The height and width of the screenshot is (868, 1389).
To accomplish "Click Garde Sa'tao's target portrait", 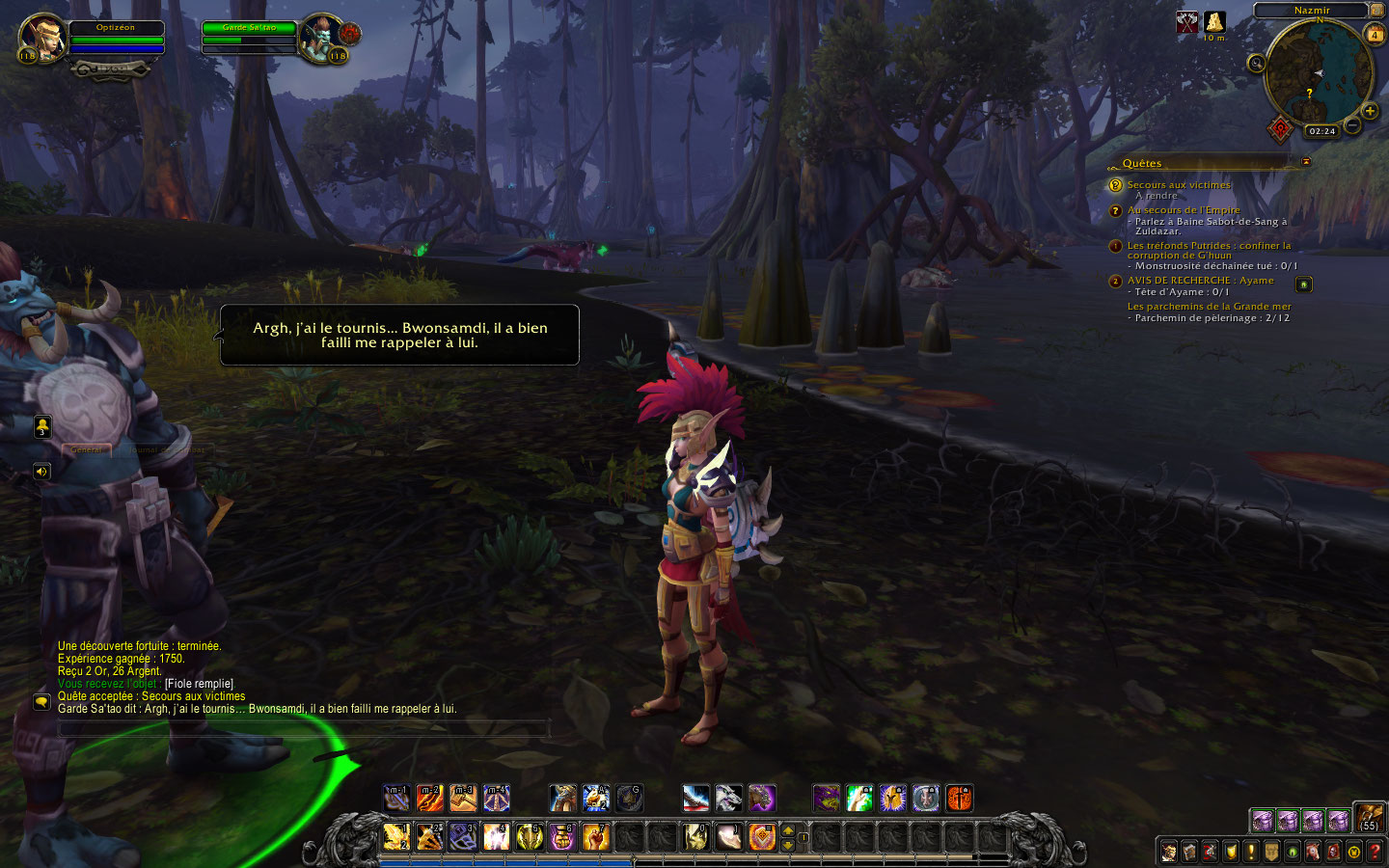I will (319, 38).
